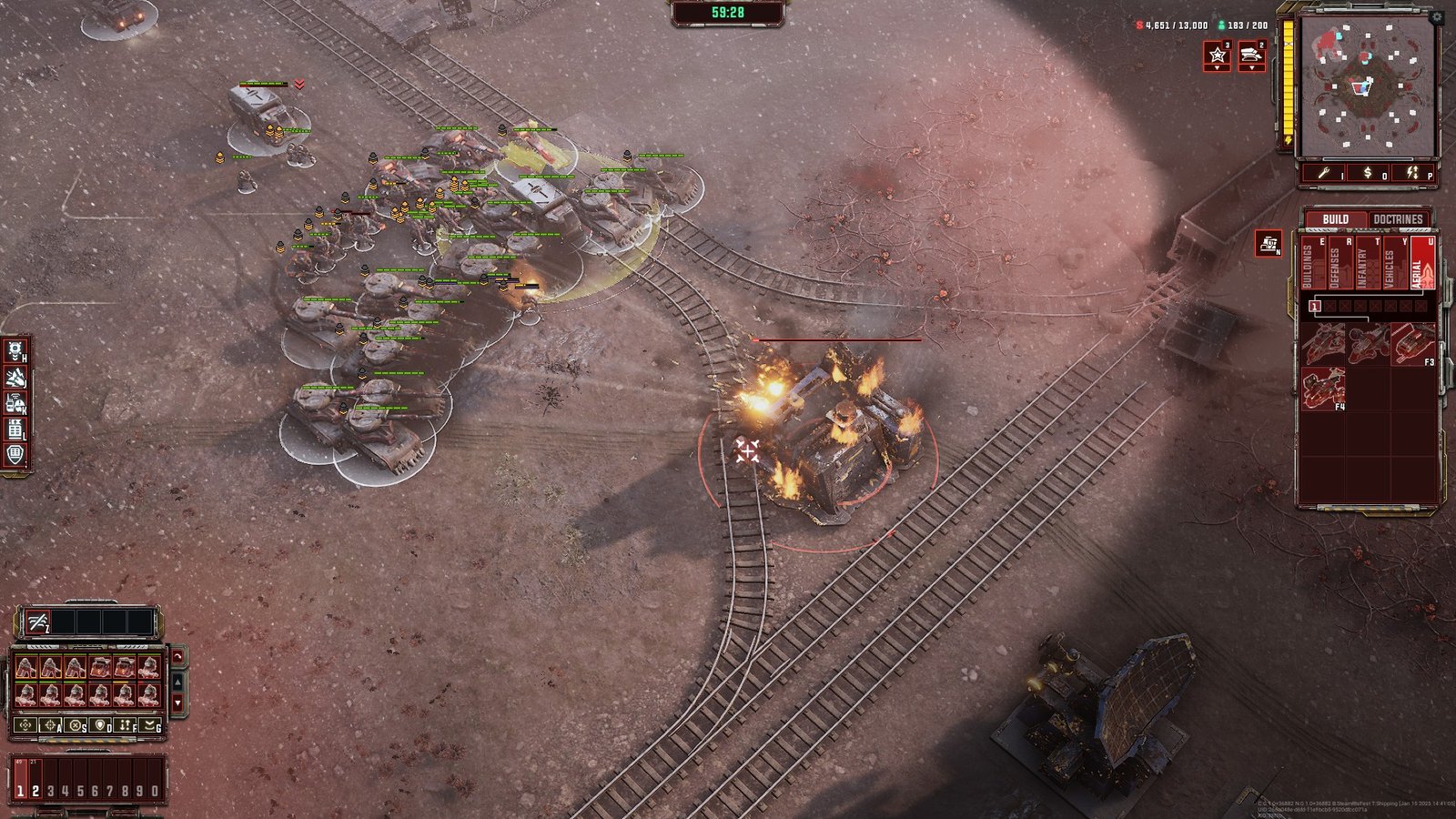The height and width of the screenshot is (819, 1456).
Task: Click the stop command icon (S)
Action: click(75, 724)
